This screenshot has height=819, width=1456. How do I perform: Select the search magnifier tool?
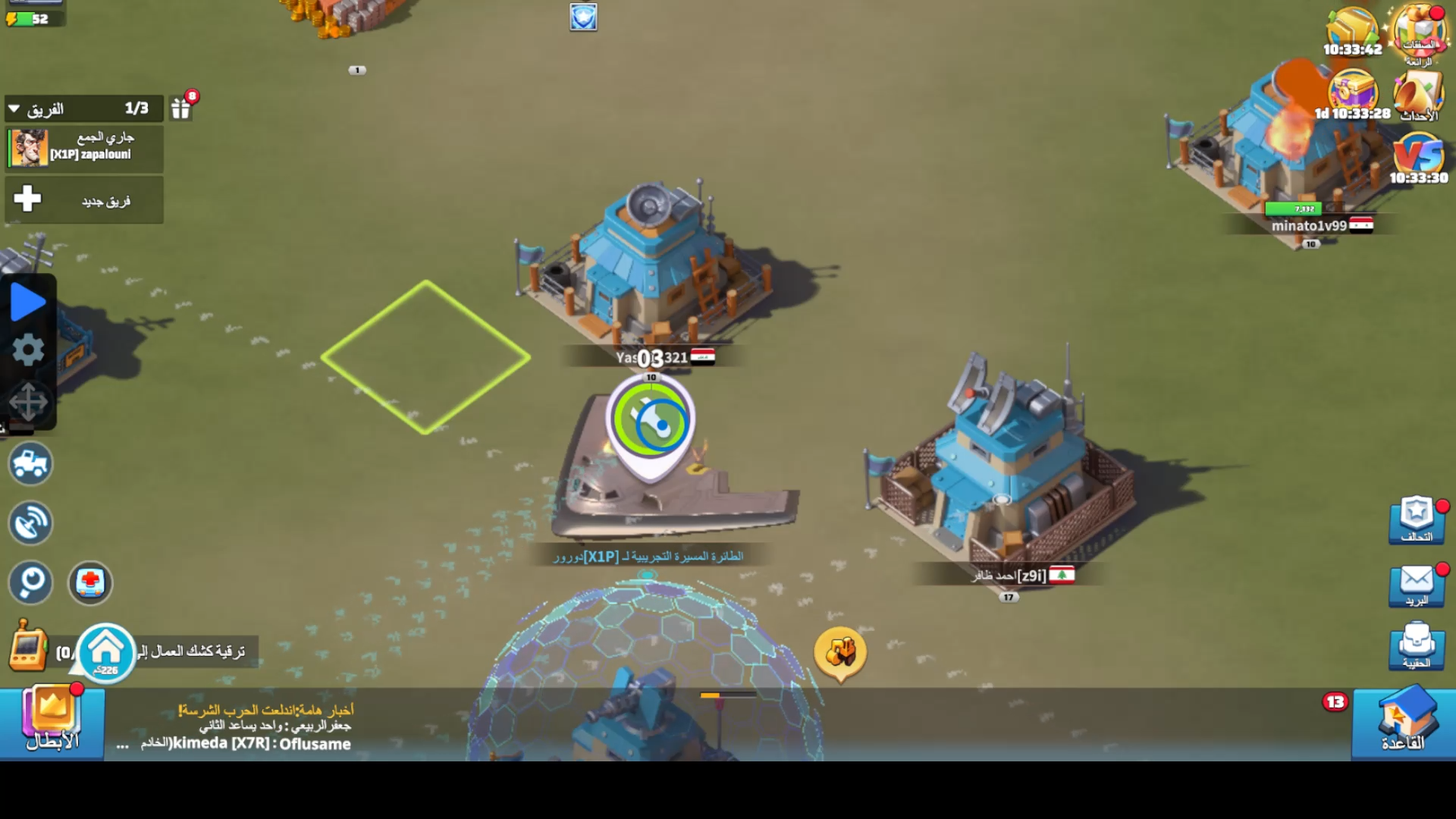[x=29, y=583]
